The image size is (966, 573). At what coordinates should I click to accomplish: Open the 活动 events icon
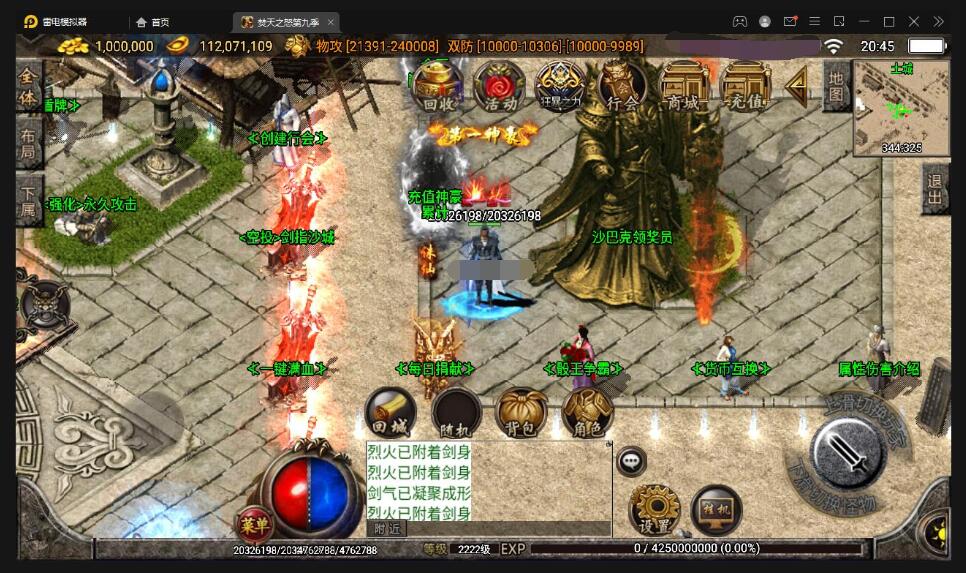[x=498, y=86]
